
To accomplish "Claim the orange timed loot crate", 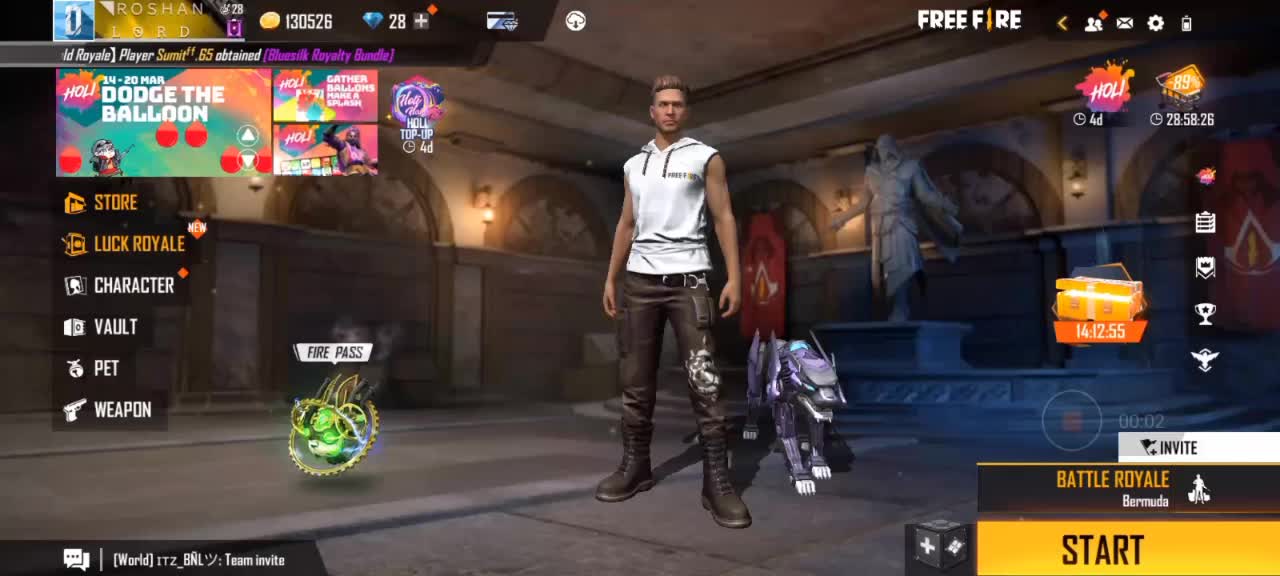I will pyautogui.click(x=1100, y=305).
